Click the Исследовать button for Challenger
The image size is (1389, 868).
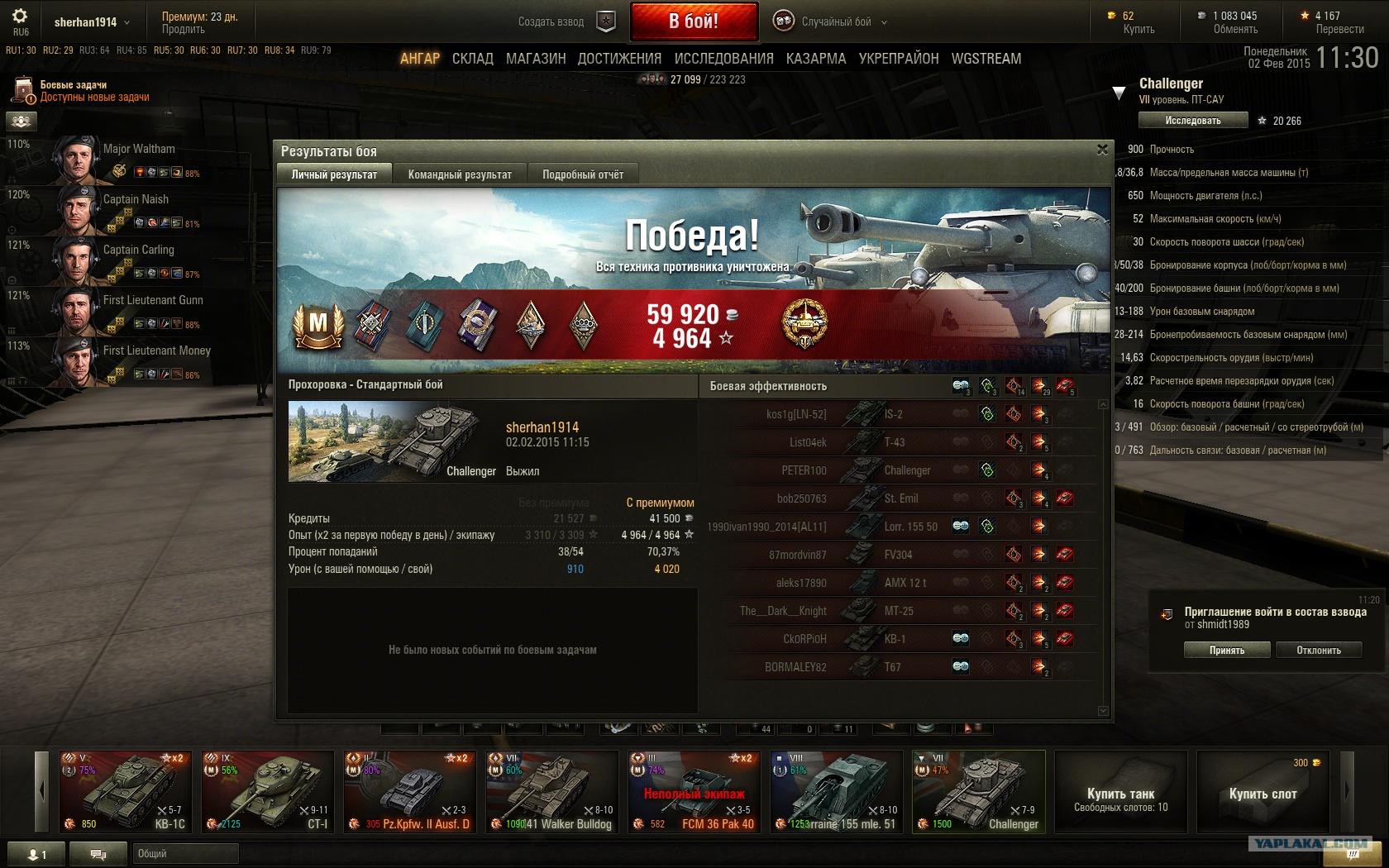(x=1192, y=121)
